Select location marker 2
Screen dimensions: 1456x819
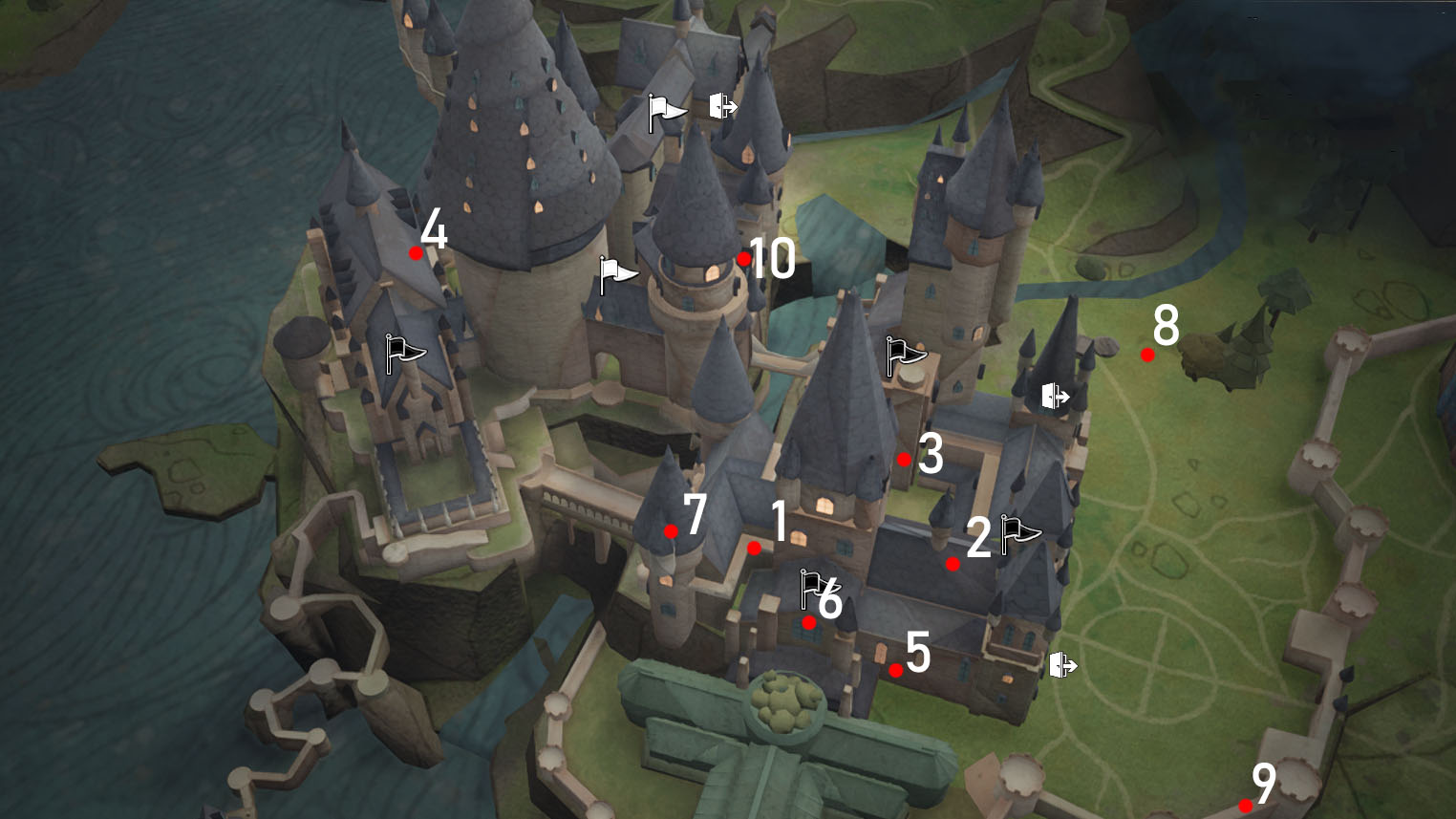point(953,564)
